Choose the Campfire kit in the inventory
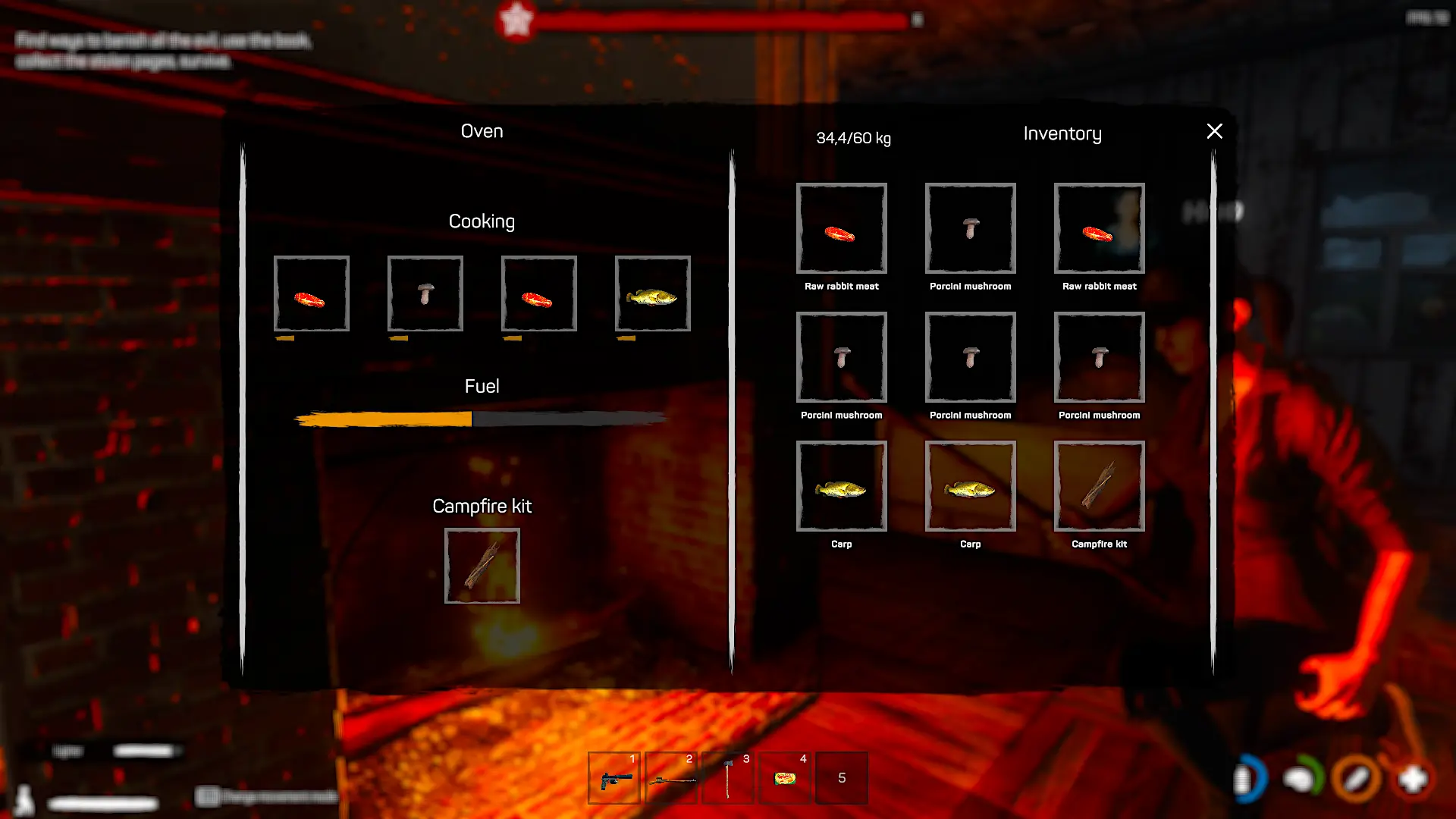The height and width of the screenshot is (819, 1456). tap(1099, 486)
